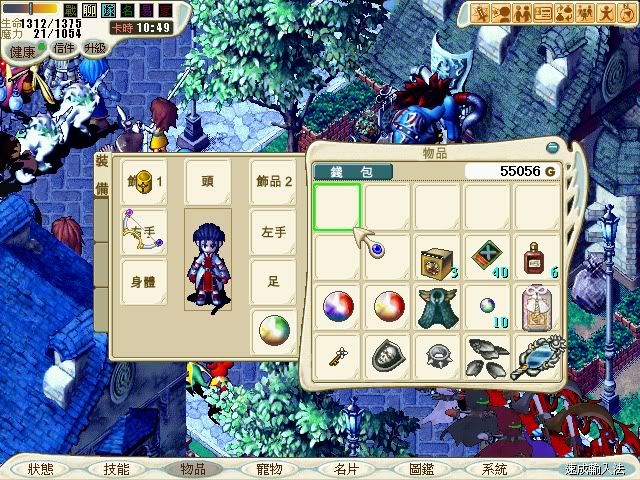Open the 寵物 pets menu

[269, 468]
